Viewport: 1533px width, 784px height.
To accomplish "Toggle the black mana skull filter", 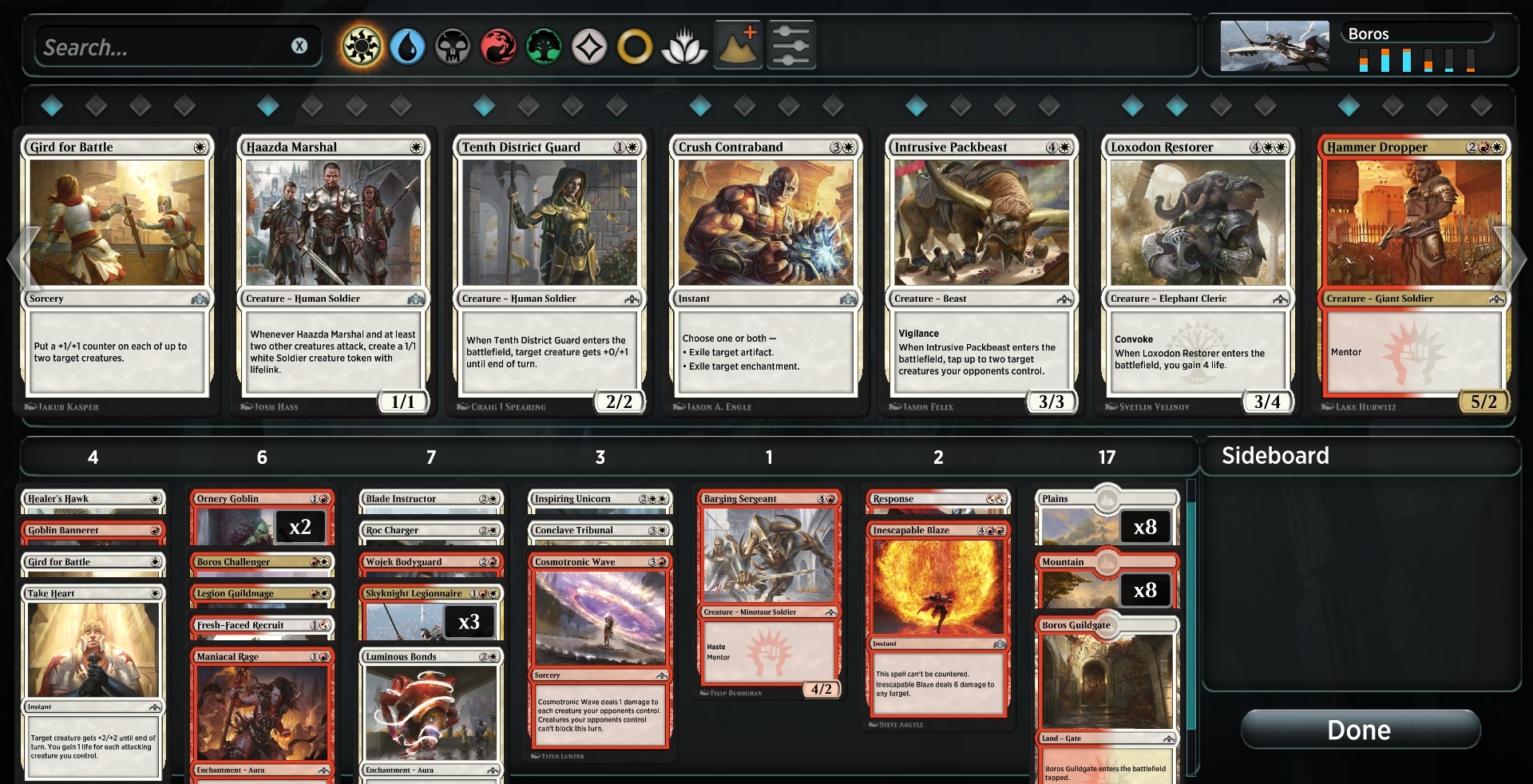I will coord(453,46).
